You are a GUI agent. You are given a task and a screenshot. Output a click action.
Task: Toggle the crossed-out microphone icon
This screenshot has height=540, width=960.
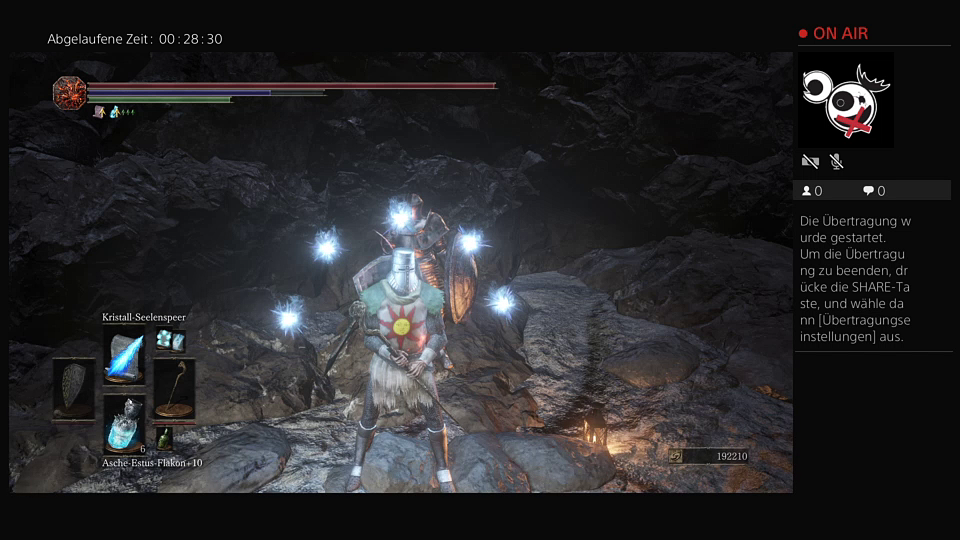point(836,161)
